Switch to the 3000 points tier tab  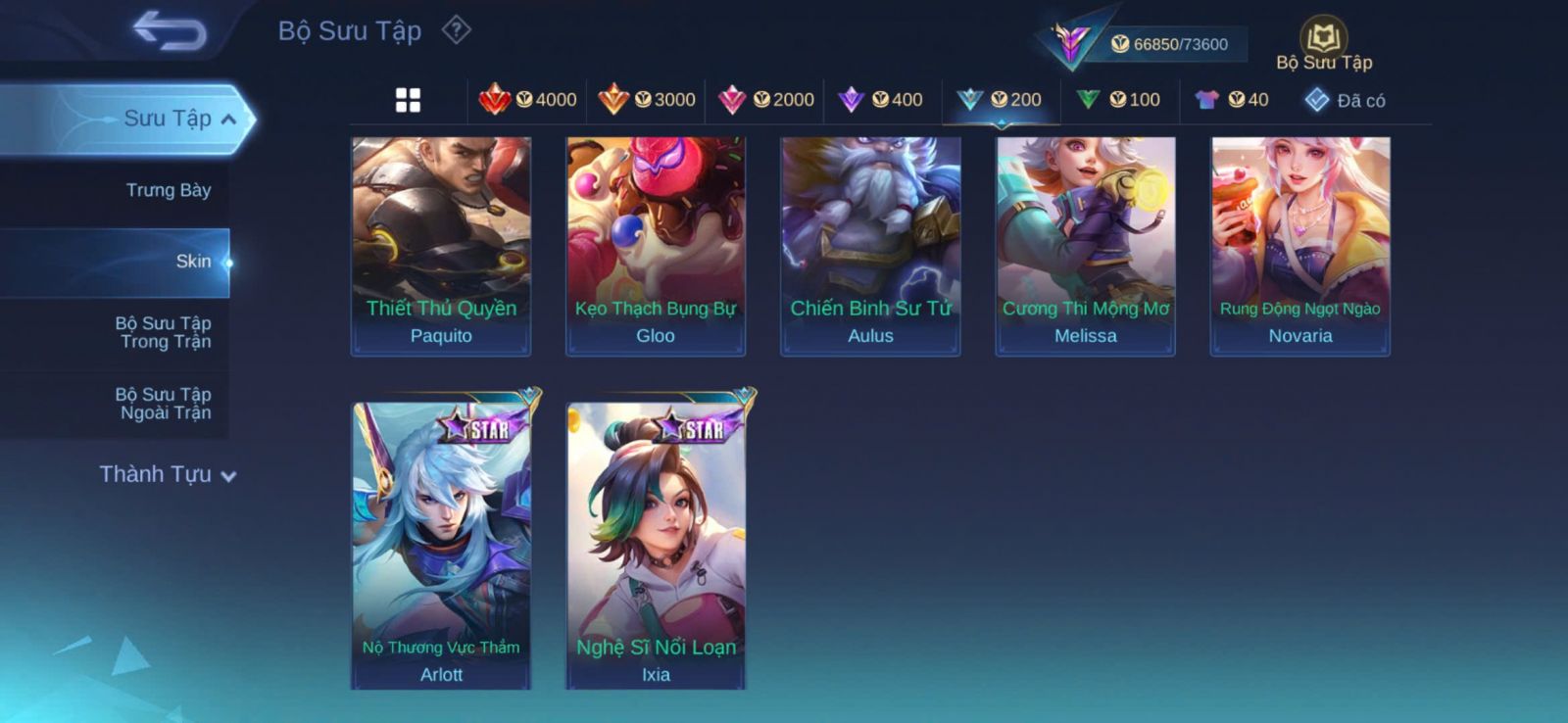point(647,100)
